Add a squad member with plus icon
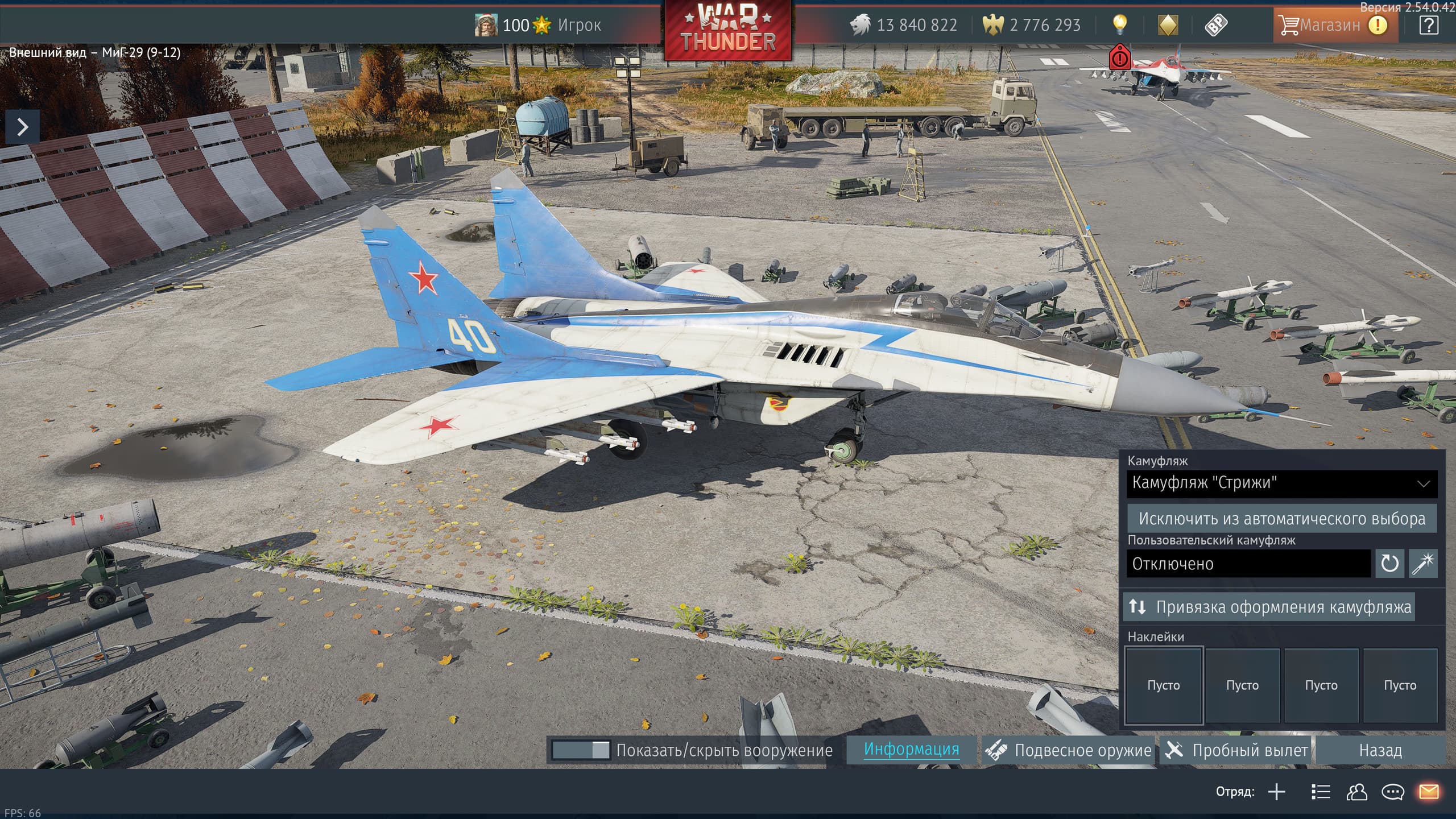The image size is (1456, 819). coord(1277,792)
